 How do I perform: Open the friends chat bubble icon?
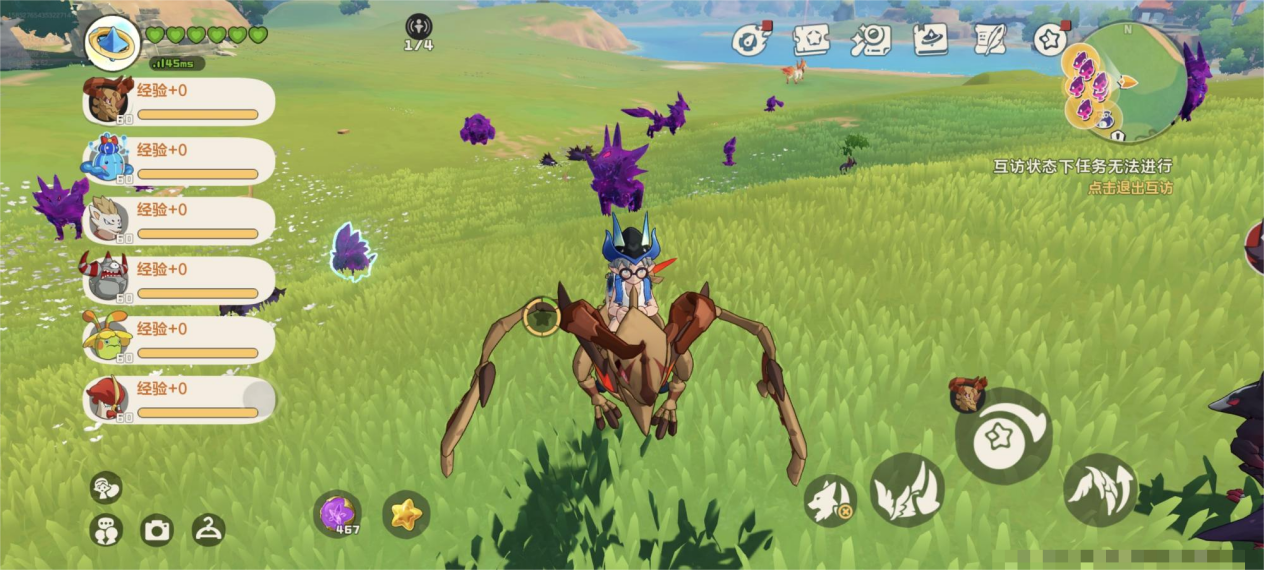(105, 530)
